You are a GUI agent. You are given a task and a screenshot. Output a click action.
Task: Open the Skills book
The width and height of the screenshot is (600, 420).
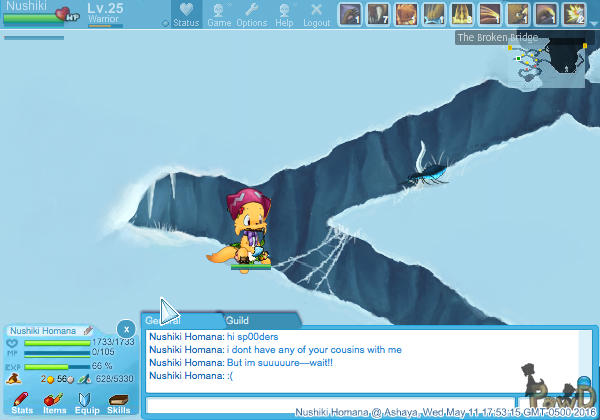click(x=118, y=403)
